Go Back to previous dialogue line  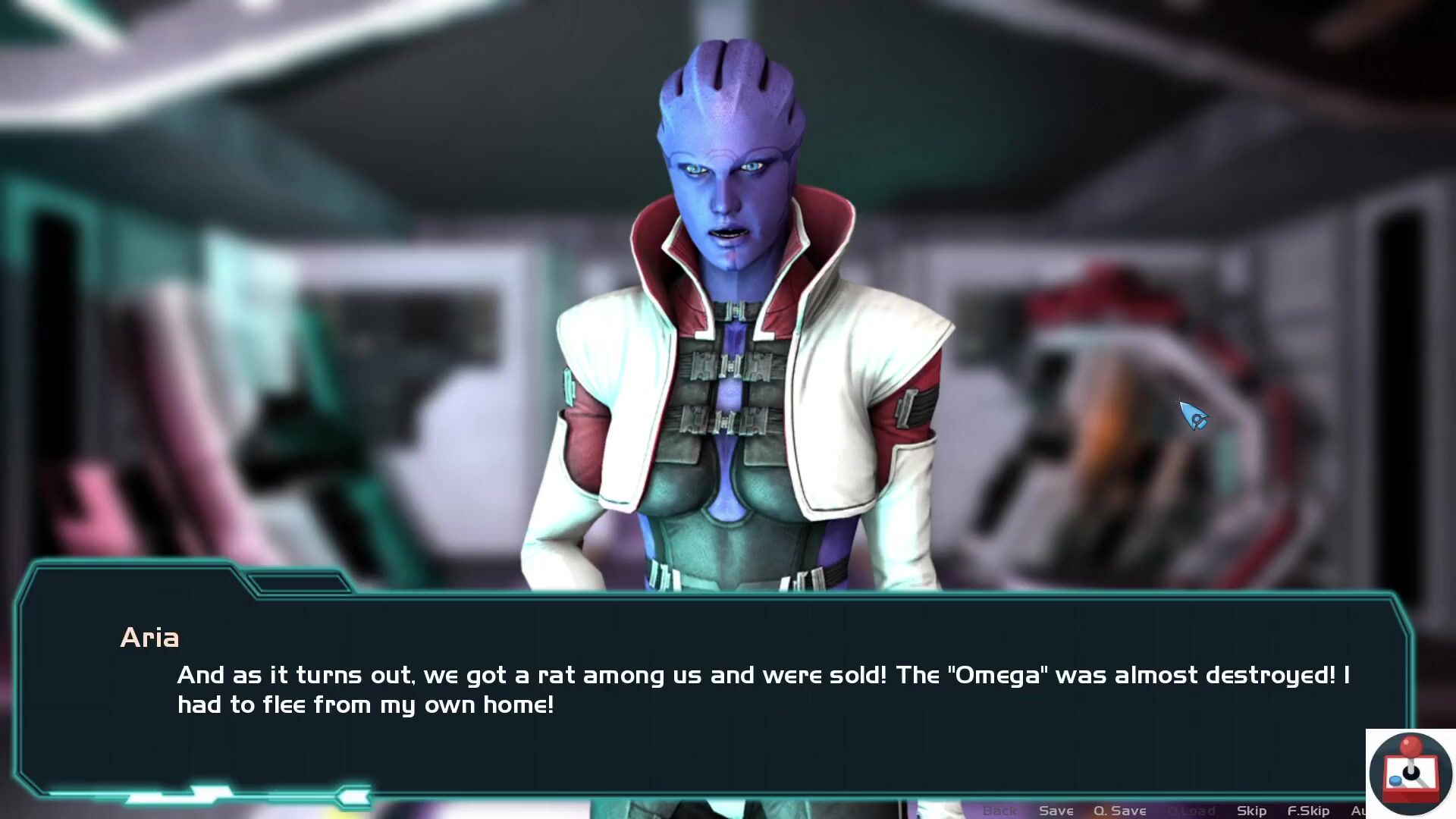pos(999,811)
